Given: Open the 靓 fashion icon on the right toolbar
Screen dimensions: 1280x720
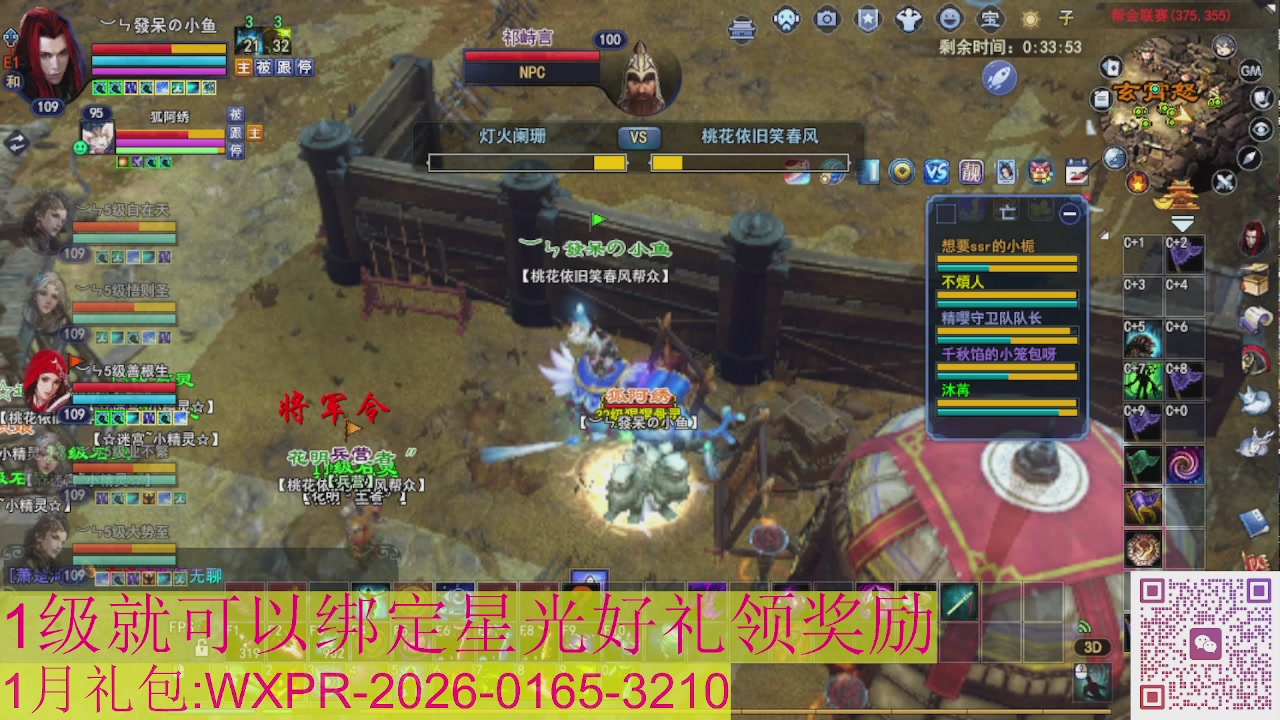Looking at the screenshot, I should pyautogui.click(x=971, y=171).
